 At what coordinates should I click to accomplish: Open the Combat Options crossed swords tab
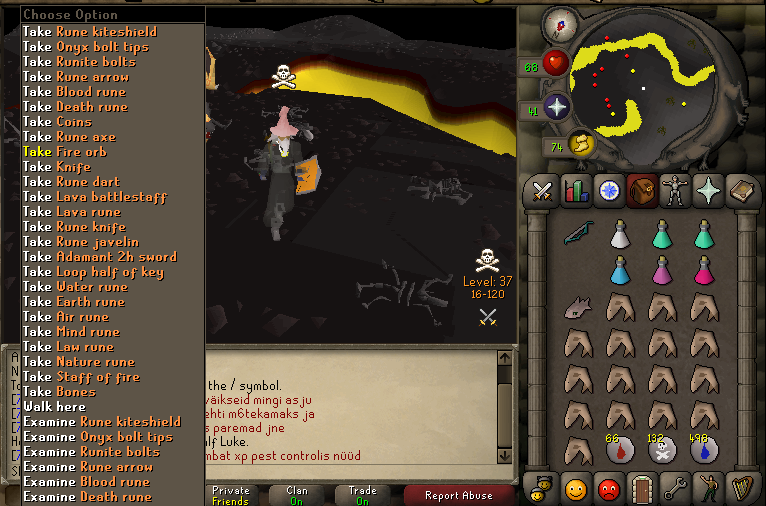click(x=543, y=190)
